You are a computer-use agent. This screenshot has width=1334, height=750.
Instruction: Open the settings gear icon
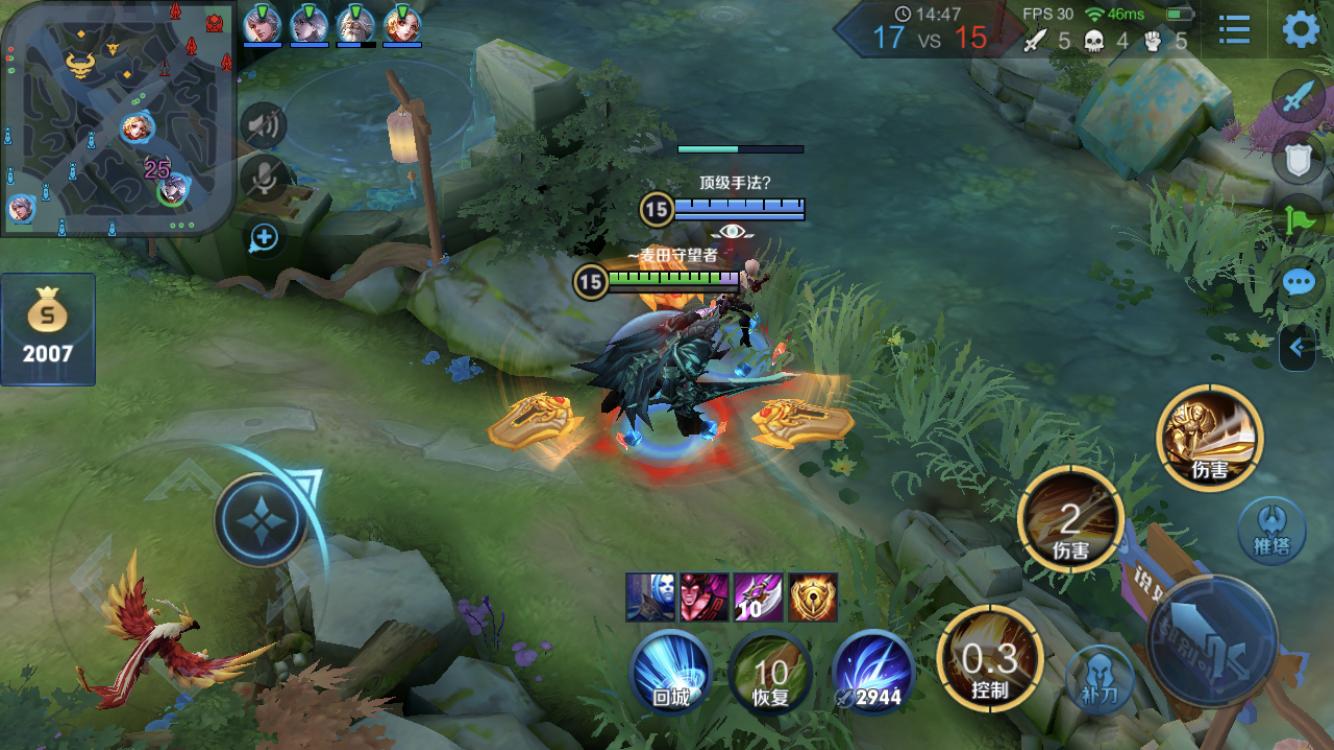[x=1300, y=30]
